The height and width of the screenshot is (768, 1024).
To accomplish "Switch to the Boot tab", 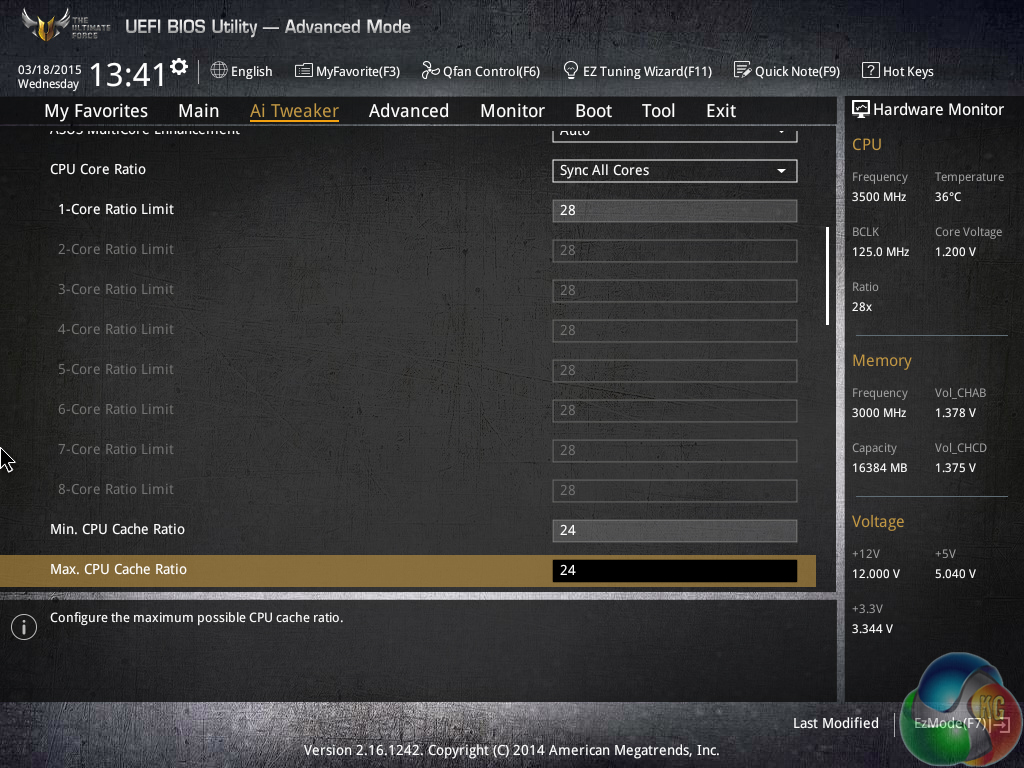I will click(593, 111).
